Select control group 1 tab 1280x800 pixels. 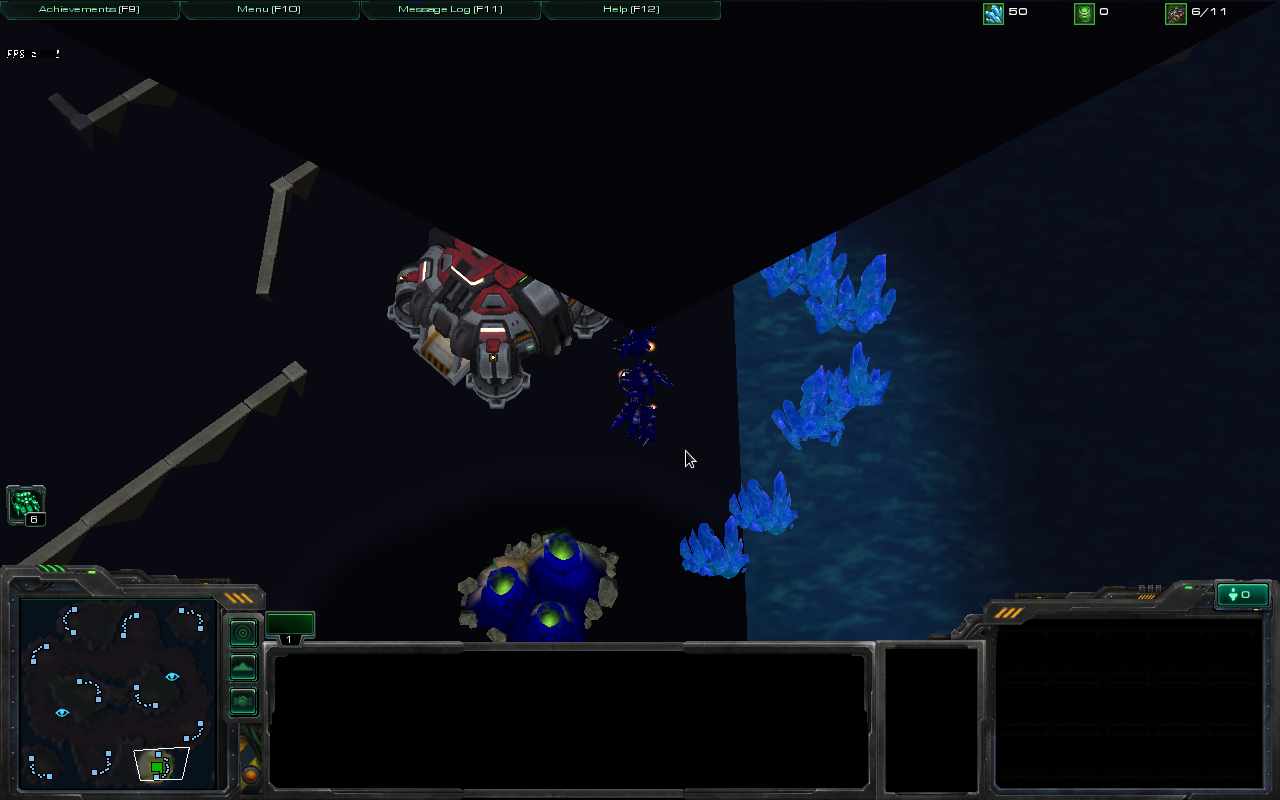[x=290, y=629]
